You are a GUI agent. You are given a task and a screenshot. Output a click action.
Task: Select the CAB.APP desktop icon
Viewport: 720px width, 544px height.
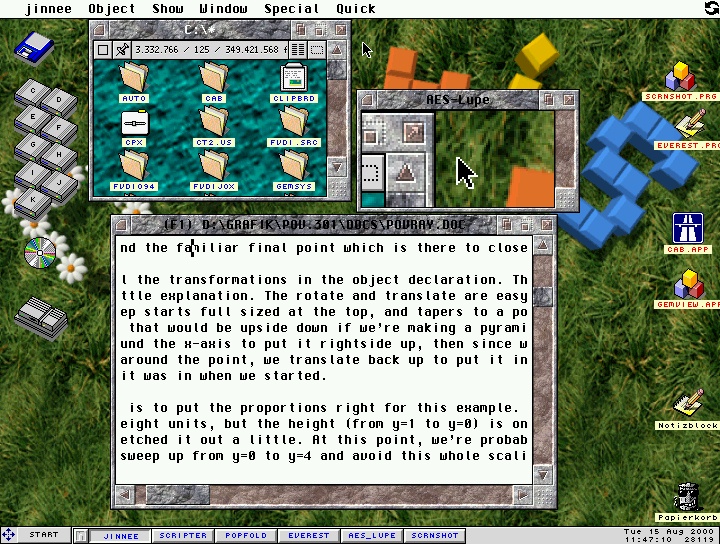pos(688,230)
